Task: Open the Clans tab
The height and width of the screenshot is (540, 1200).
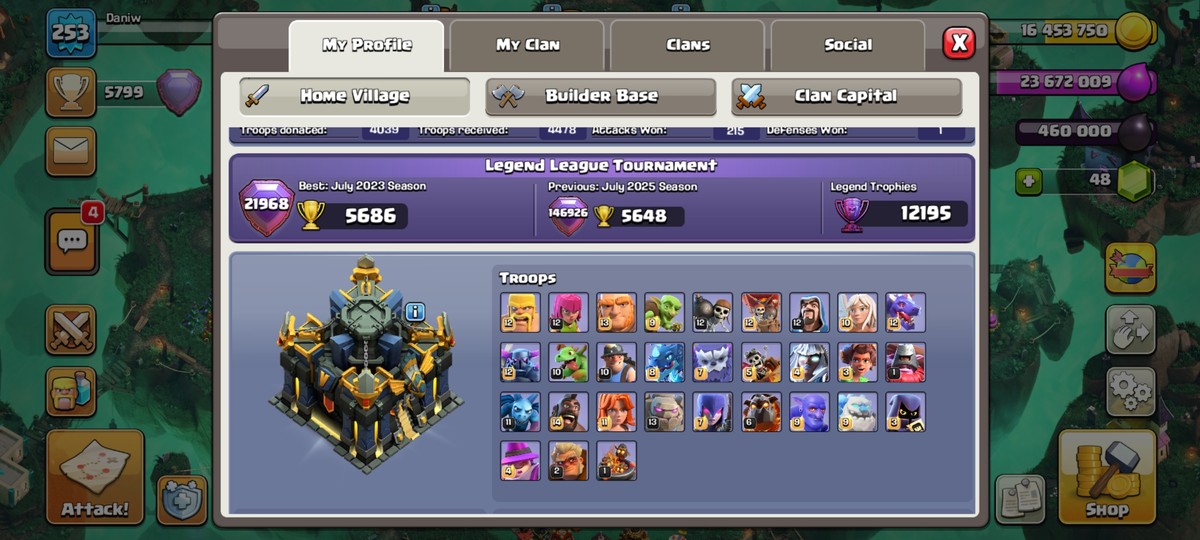Action: (688, 45)
